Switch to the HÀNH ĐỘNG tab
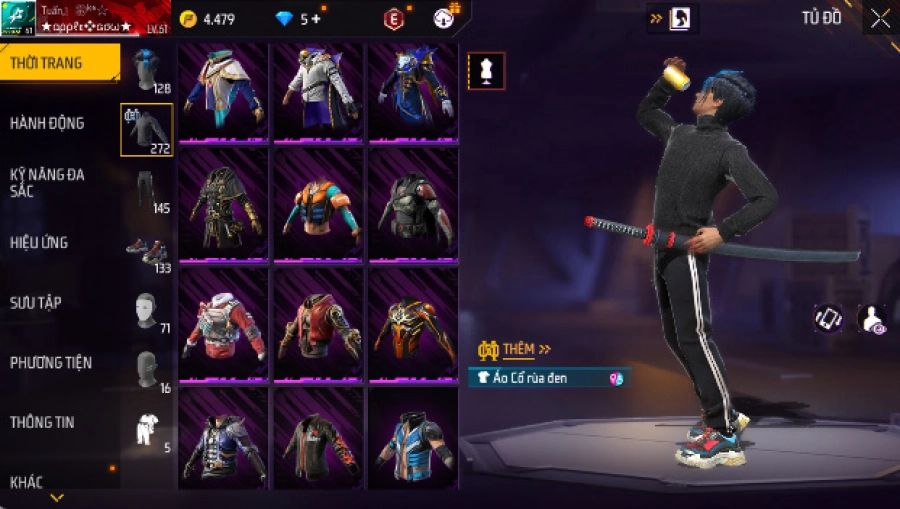The width and height of the screenshot is (900, 509). coord(47,123)
